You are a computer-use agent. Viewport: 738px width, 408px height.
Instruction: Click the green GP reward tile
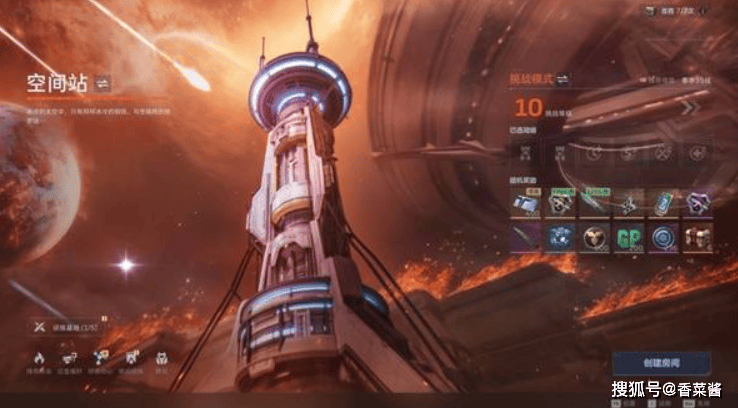[628, 237]
